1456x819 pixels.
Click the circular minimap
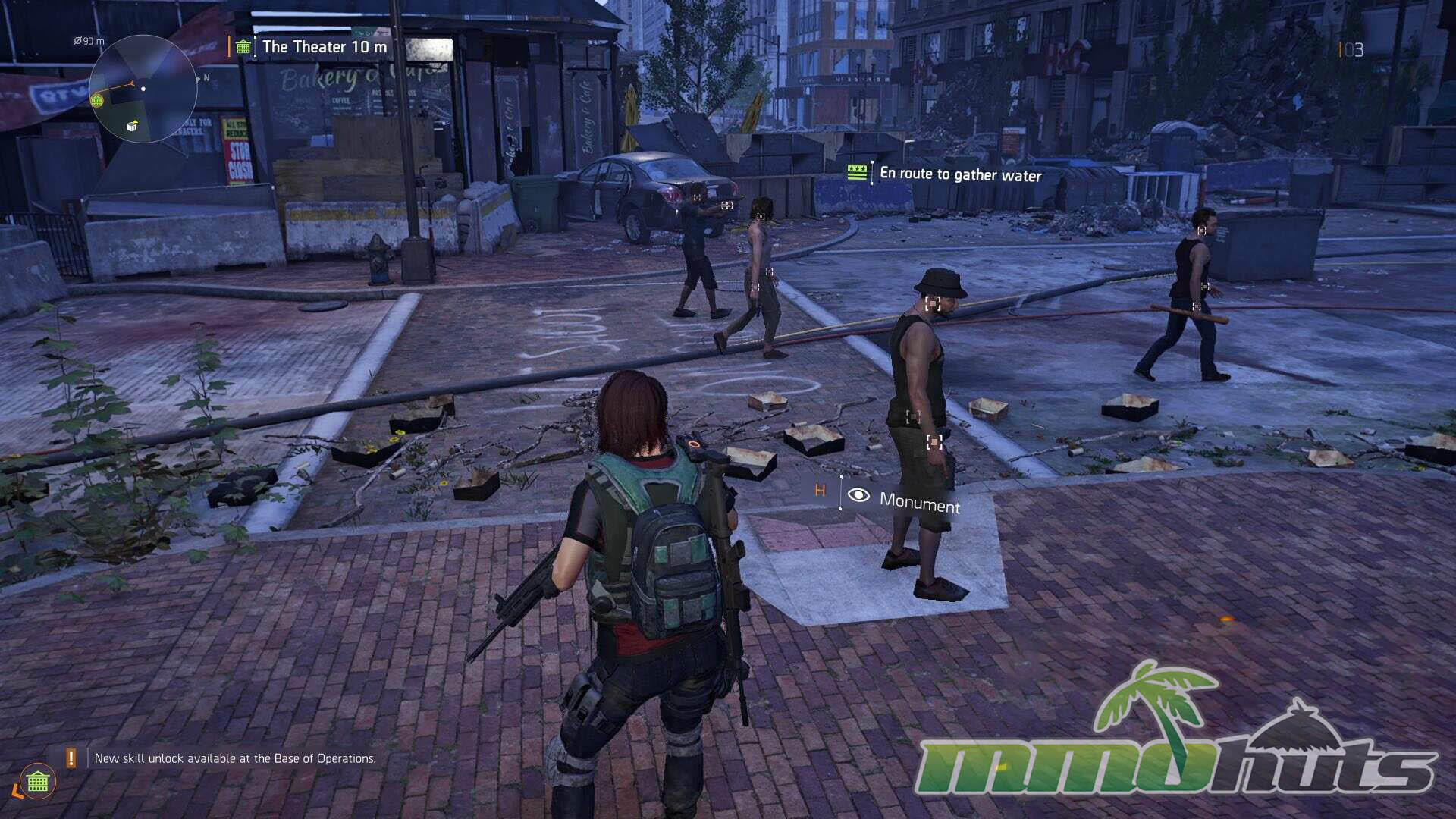click(143, 89)
